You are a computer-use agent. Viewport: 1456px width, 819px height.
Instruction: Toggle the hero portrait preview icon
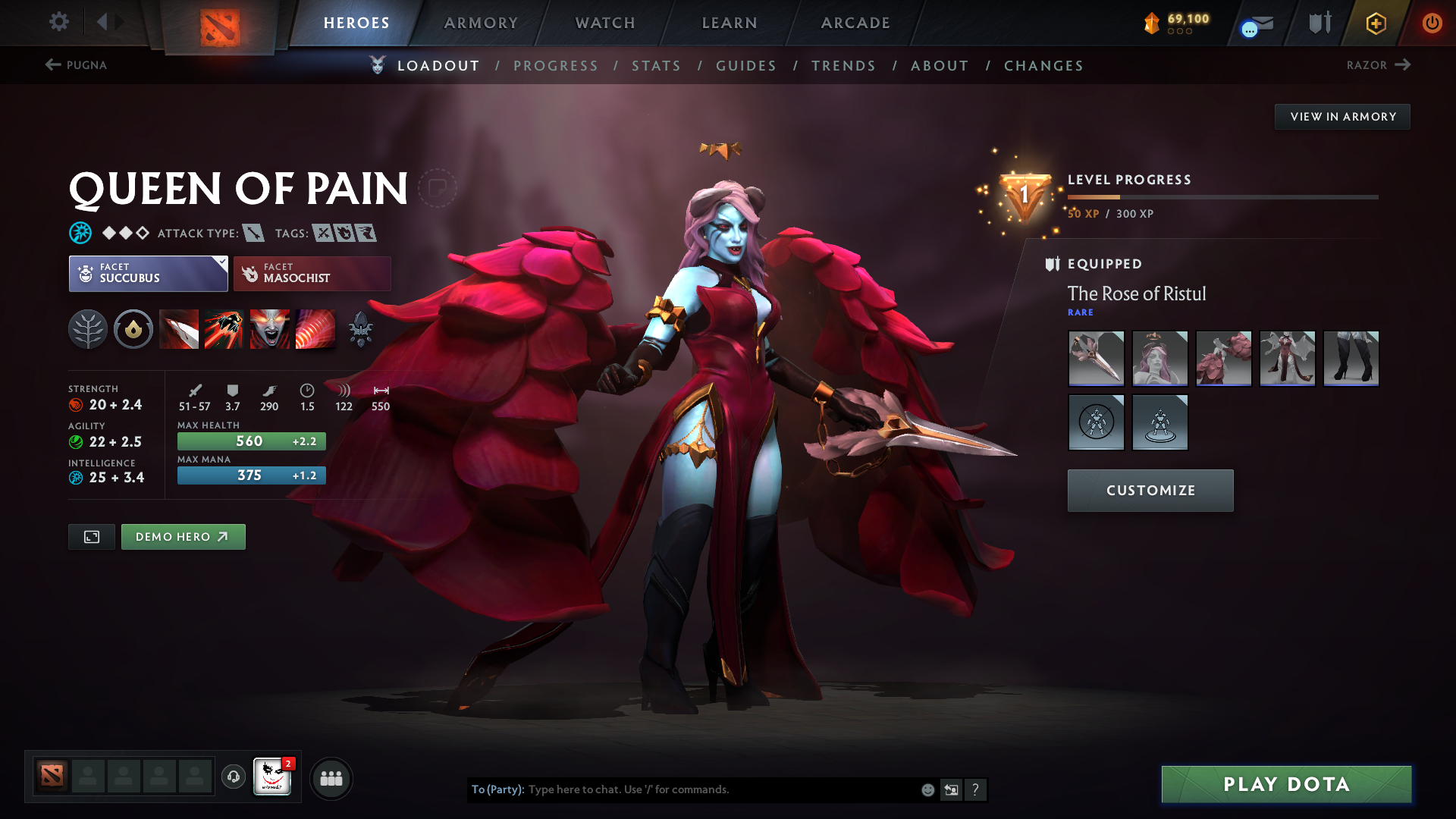[x=91, y=536]
